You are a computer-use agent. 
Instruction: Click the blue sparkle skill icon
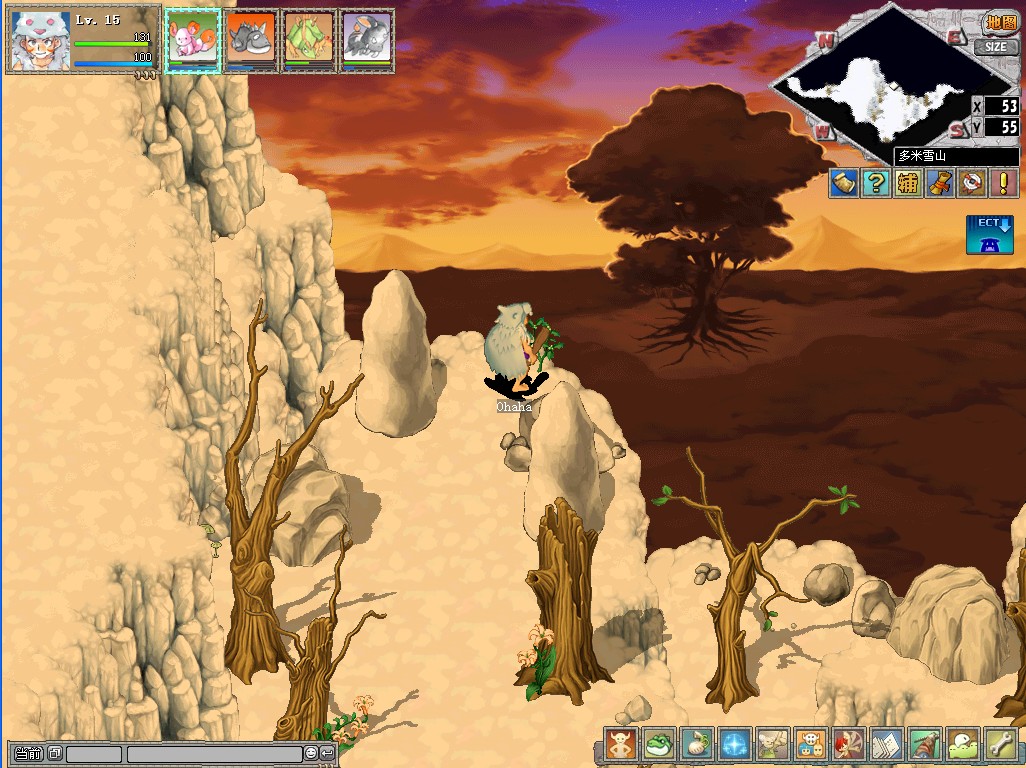coord(735,745)
